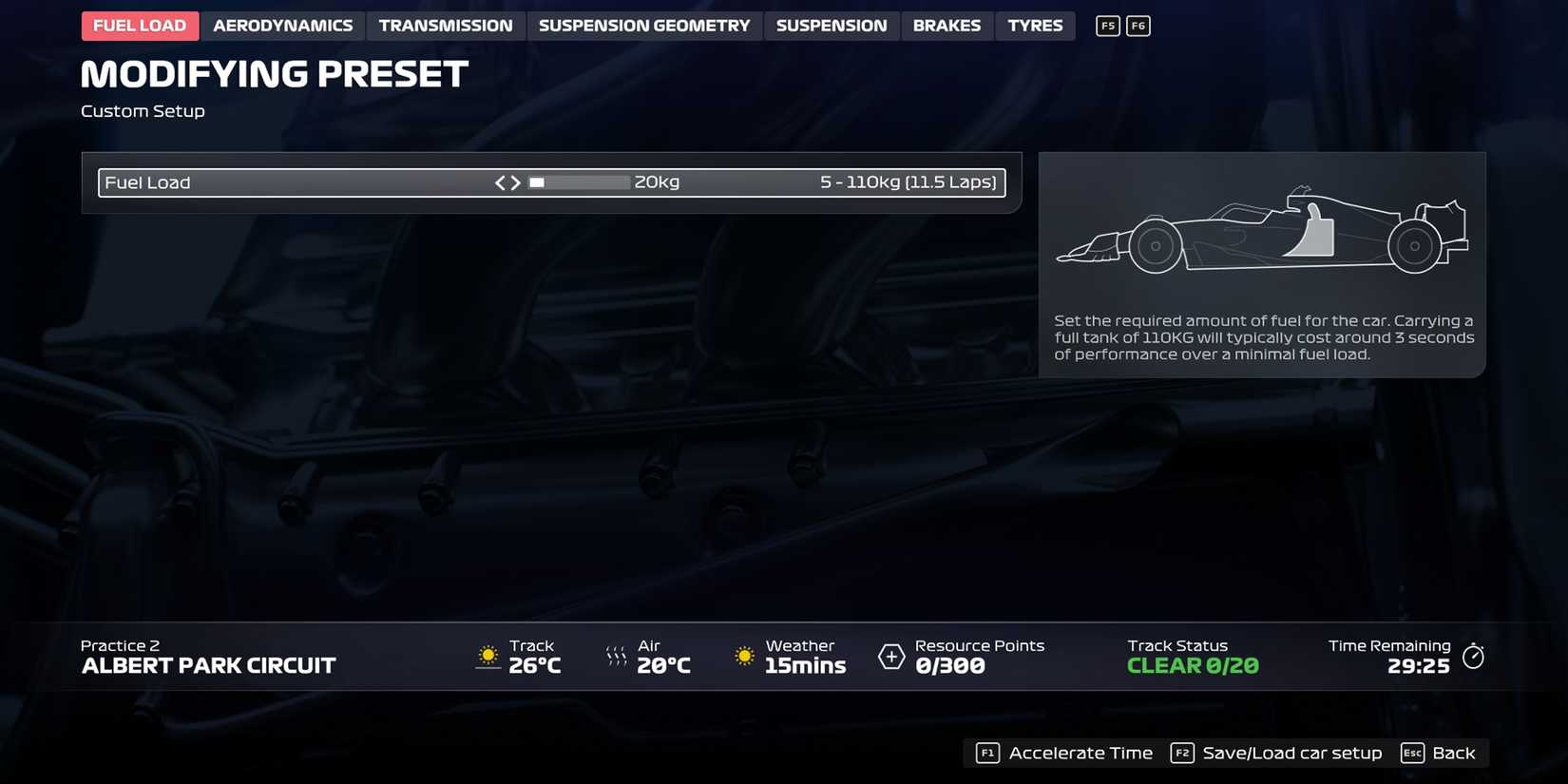The width and height of the screenshot is (1568, 784).
Task: Click Accelerate Time
Action: click(x=1080, y=752)
